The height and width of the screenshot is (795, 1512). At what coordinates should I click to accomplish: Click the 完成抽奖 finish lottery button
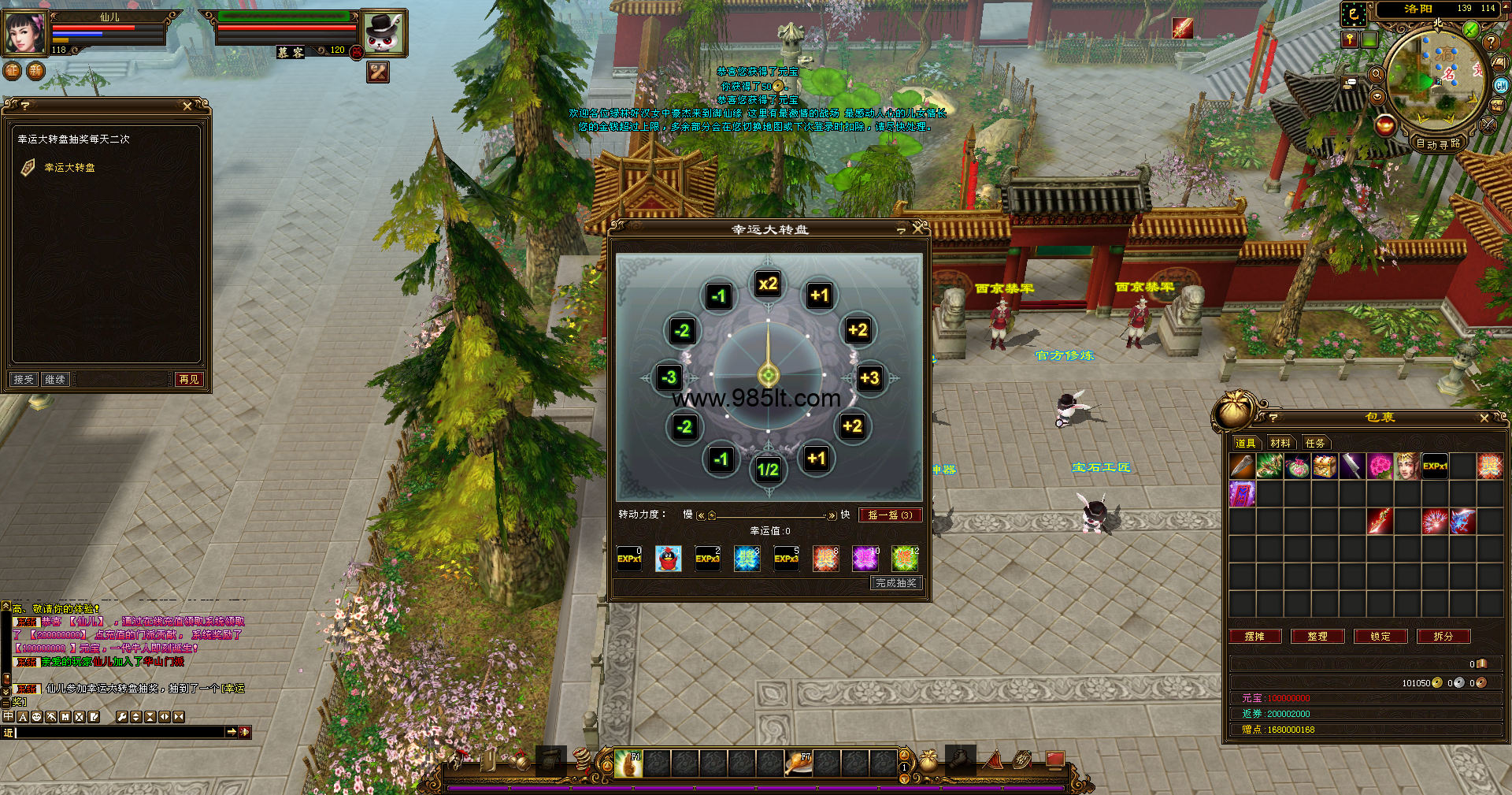point(895,583)
